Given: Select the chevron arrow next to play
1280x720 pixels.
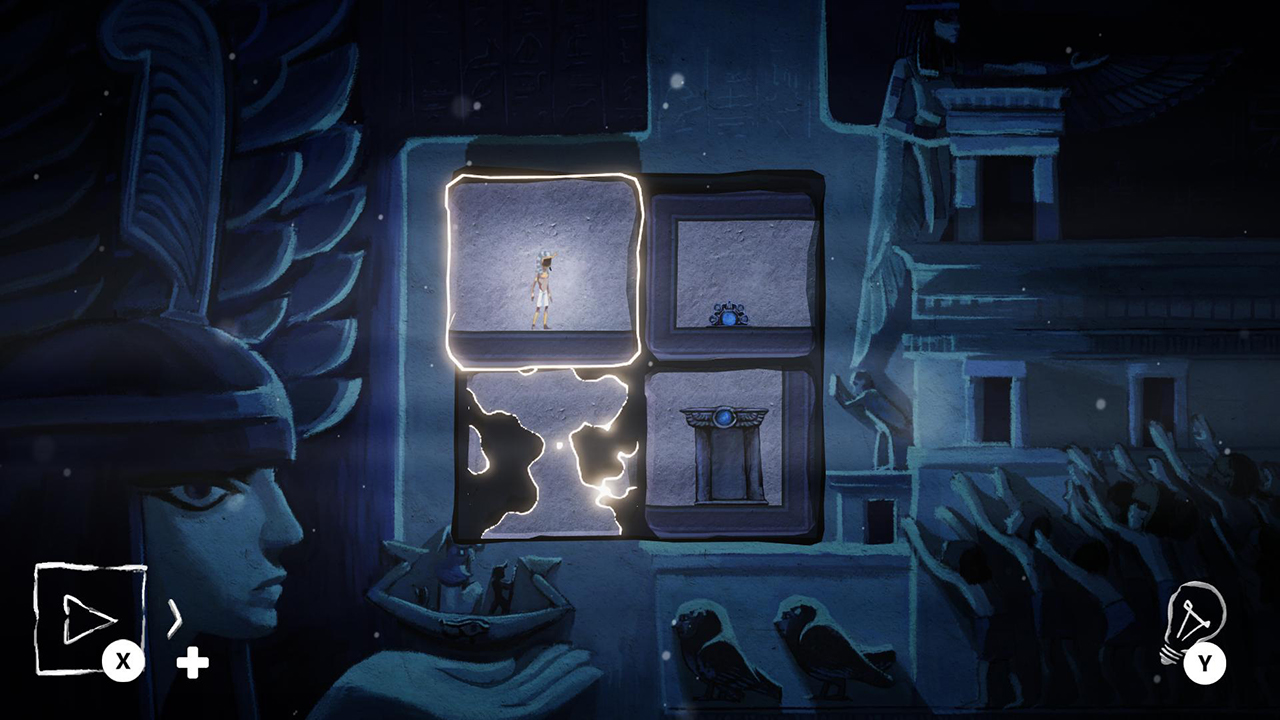Looking at the screenshot, I should (x=175, y=620).
